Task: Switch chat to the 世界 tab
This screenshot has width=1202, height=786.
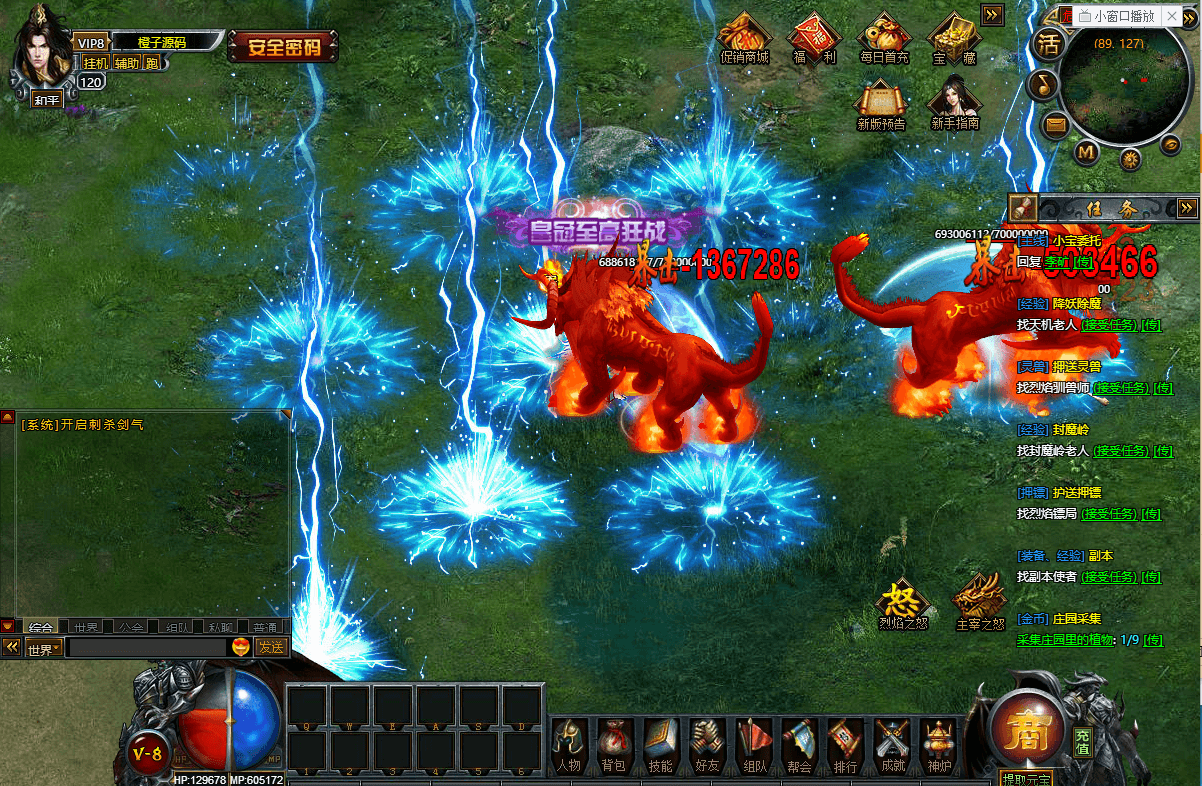Action: (86, 627)
